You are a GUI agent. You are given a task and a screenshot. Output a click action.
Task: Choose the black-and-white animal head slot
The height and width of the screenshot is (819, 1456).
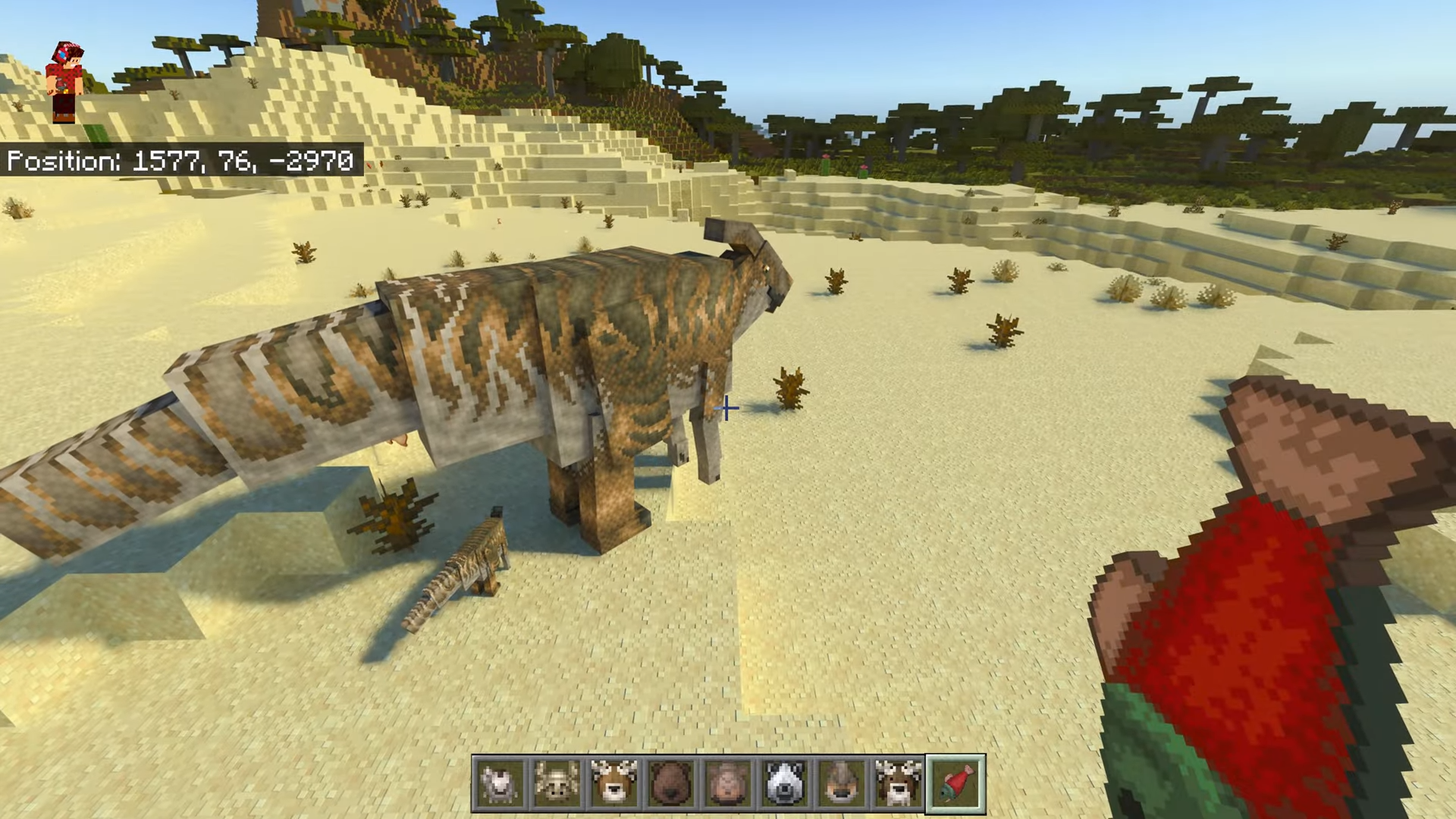tap(784, 783)
